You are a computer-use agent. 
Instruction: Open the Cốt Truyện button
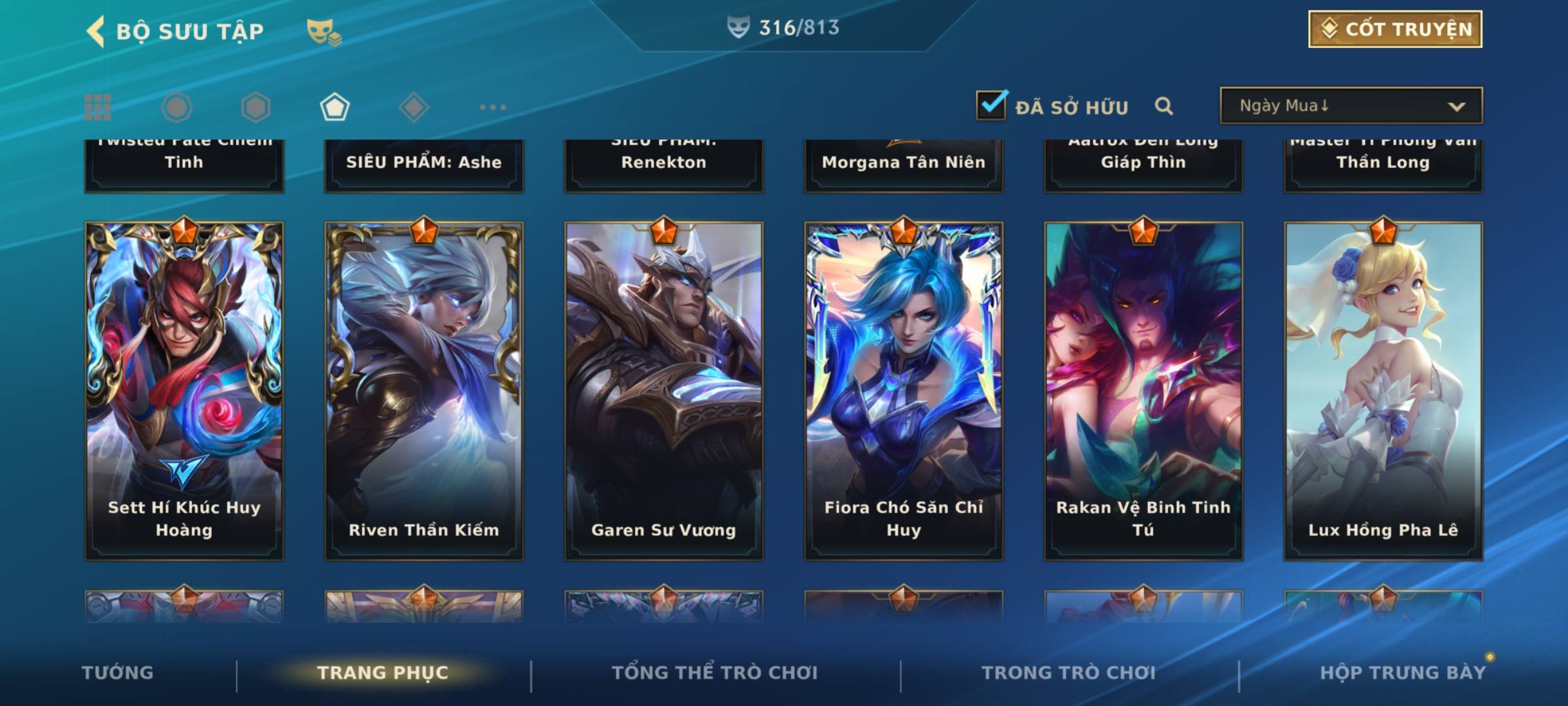coord(1394,29)
